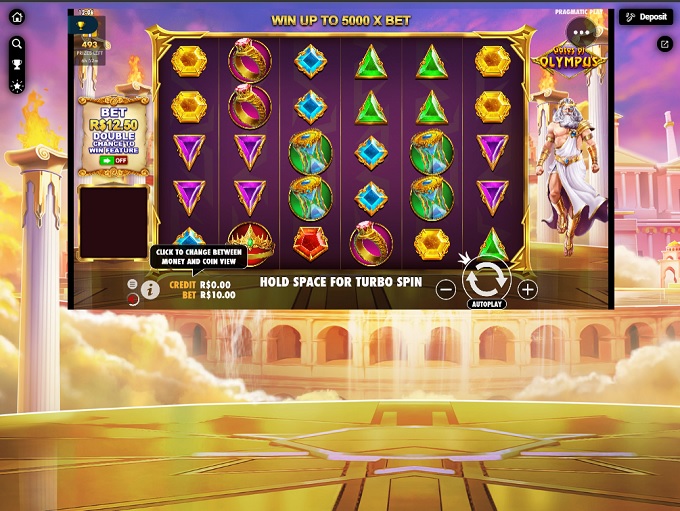Open the Autoplay options

click(x=486, y=304)
